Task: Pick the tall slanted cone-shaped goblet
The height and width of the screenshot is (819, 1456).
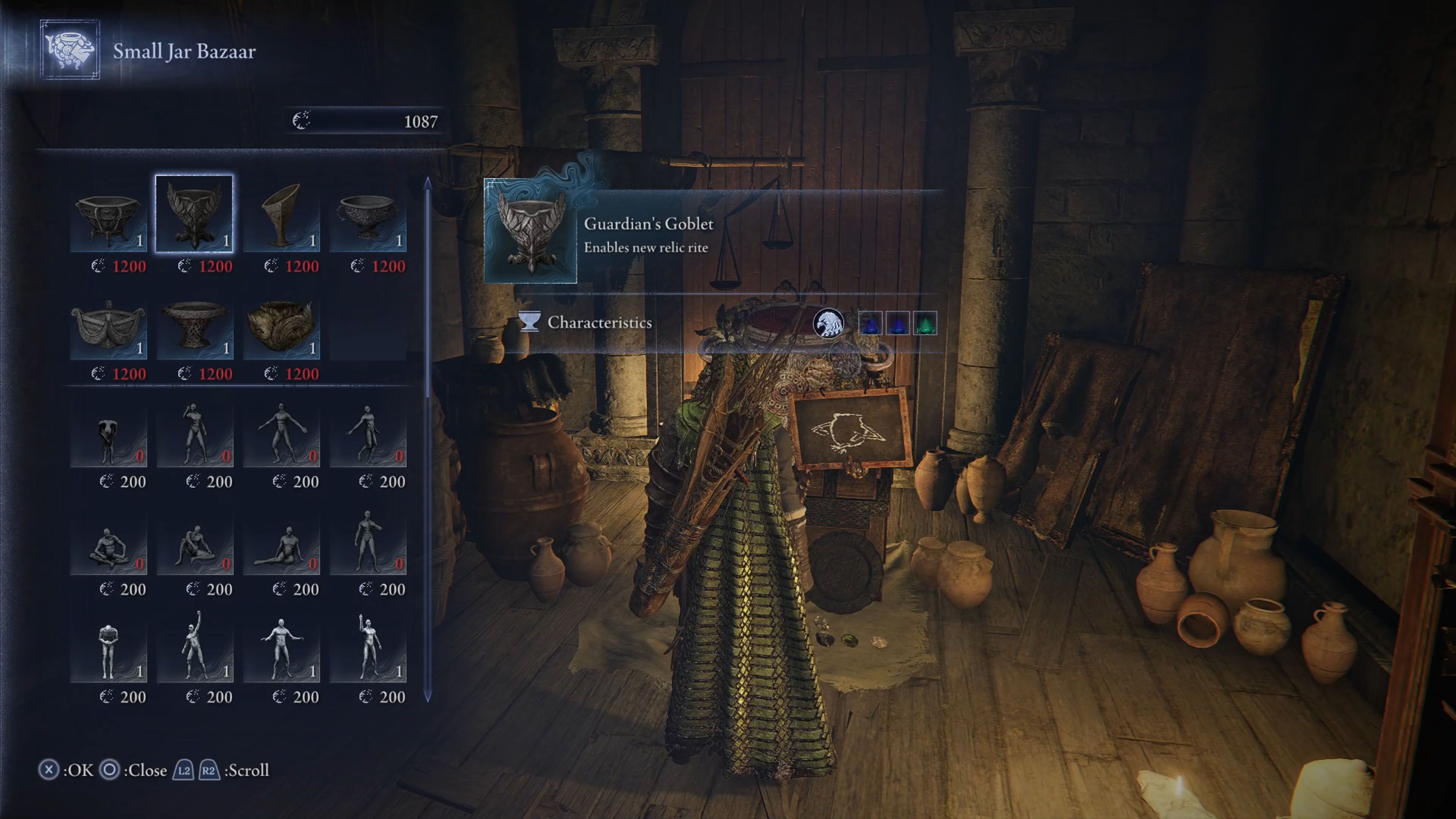Action: pyautogui.click(x=281, y=214)
